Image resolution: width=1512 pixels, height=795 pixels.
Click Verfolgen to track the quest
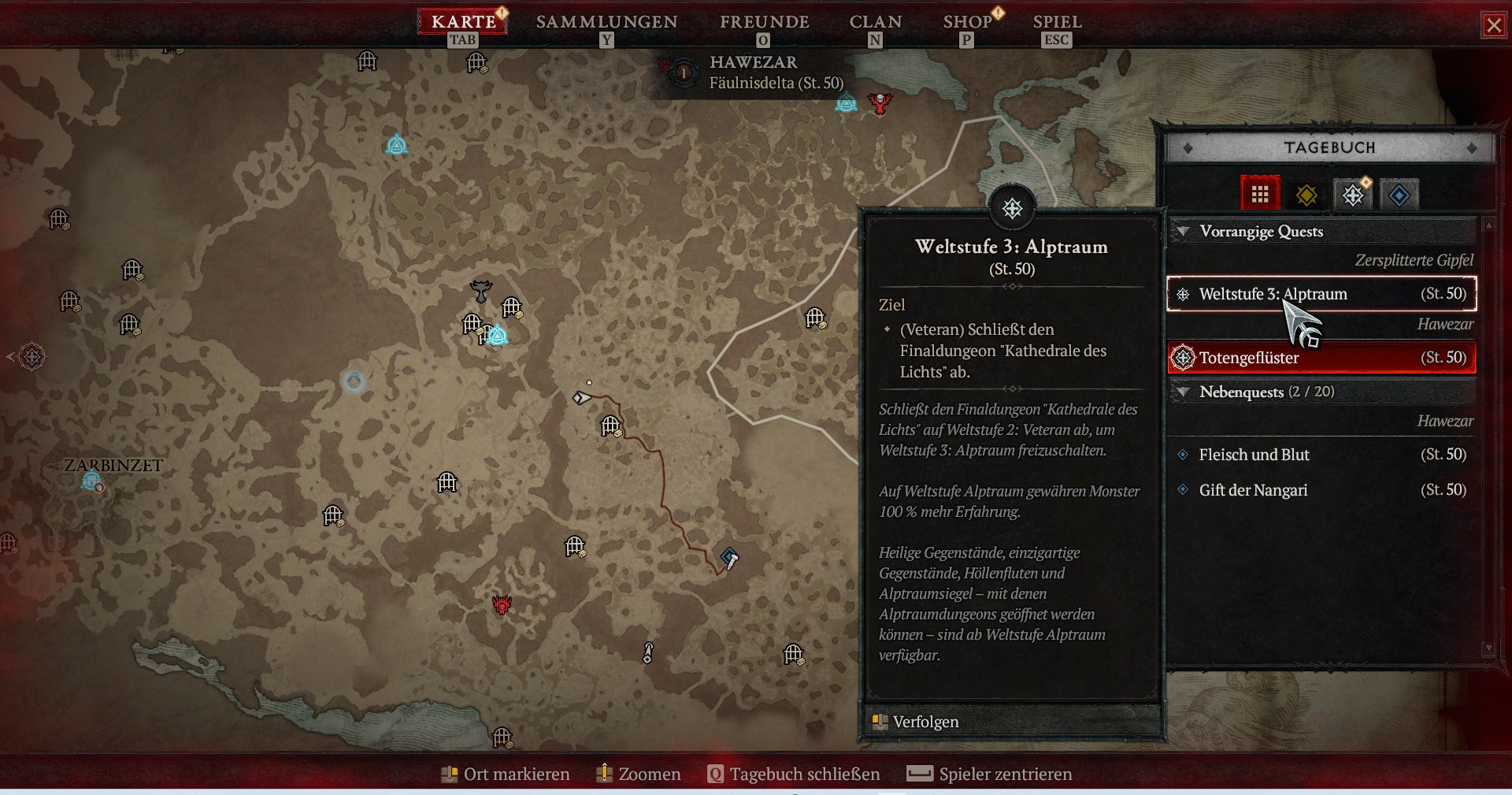click(925, 722)
